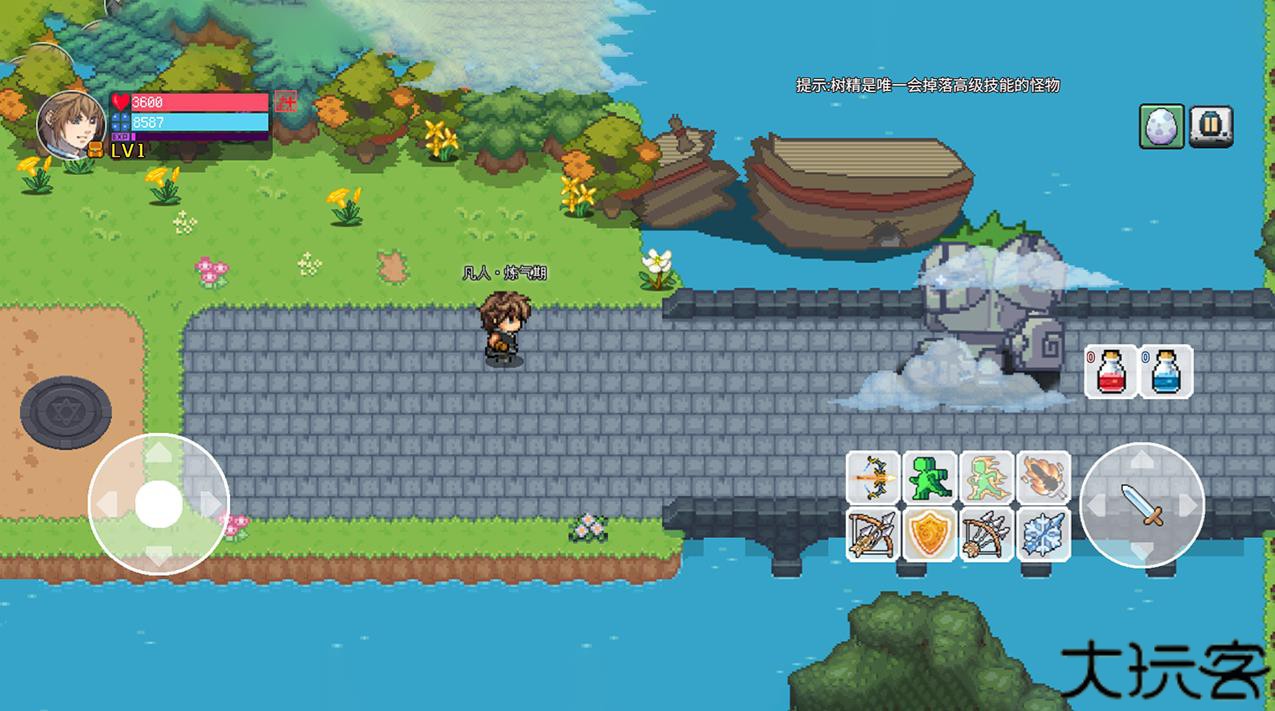
Task: Tap the white center of the movement joystick
Action: tap(158, 504)
